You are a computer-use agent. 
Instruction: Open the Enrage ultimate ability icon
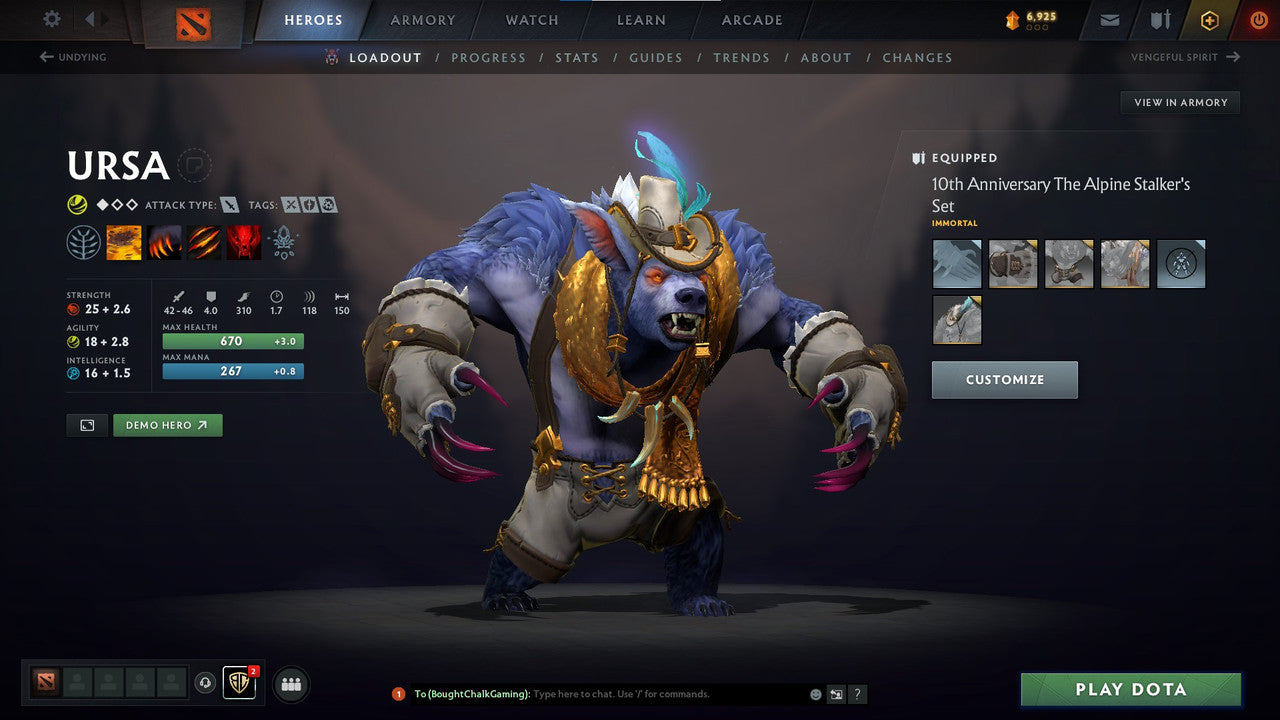click(244, 242)
